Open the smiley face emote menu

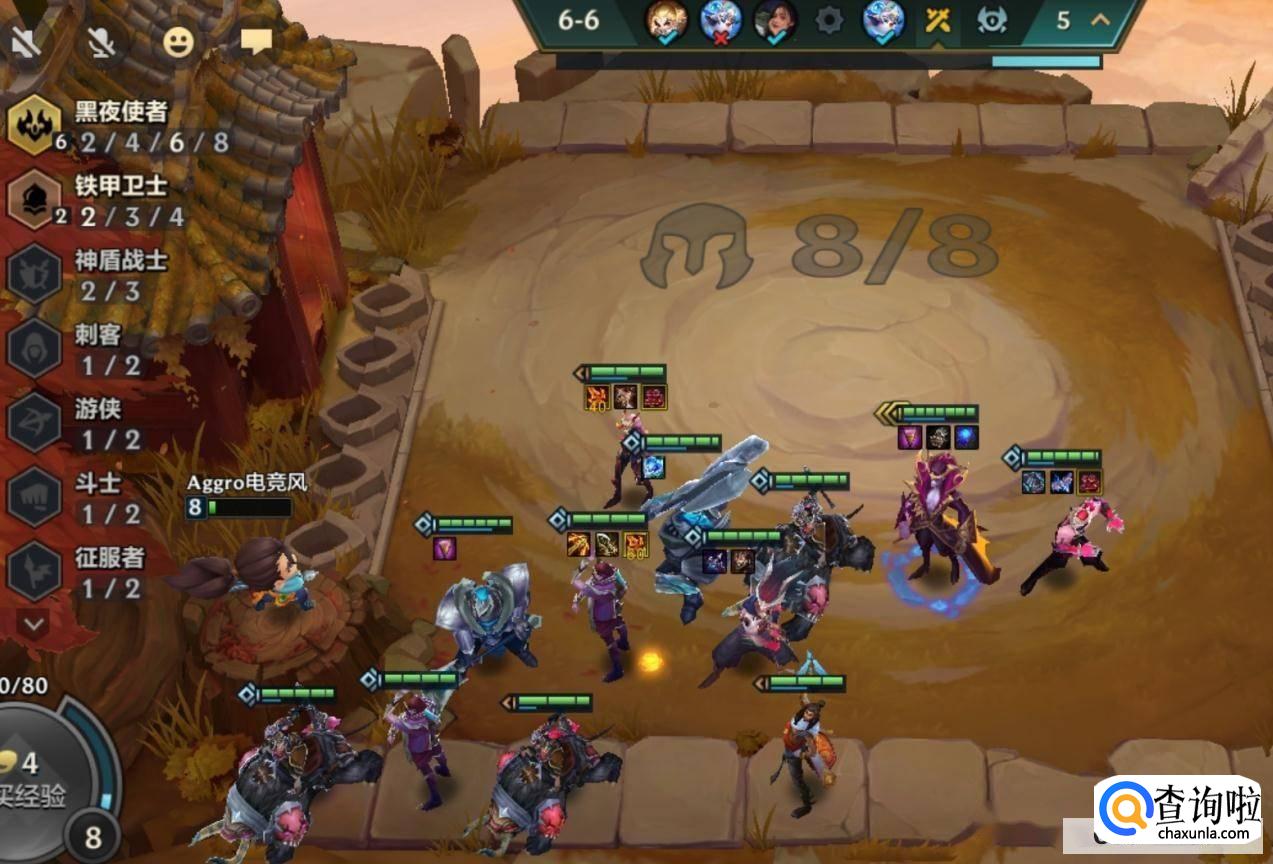point(178,41)
